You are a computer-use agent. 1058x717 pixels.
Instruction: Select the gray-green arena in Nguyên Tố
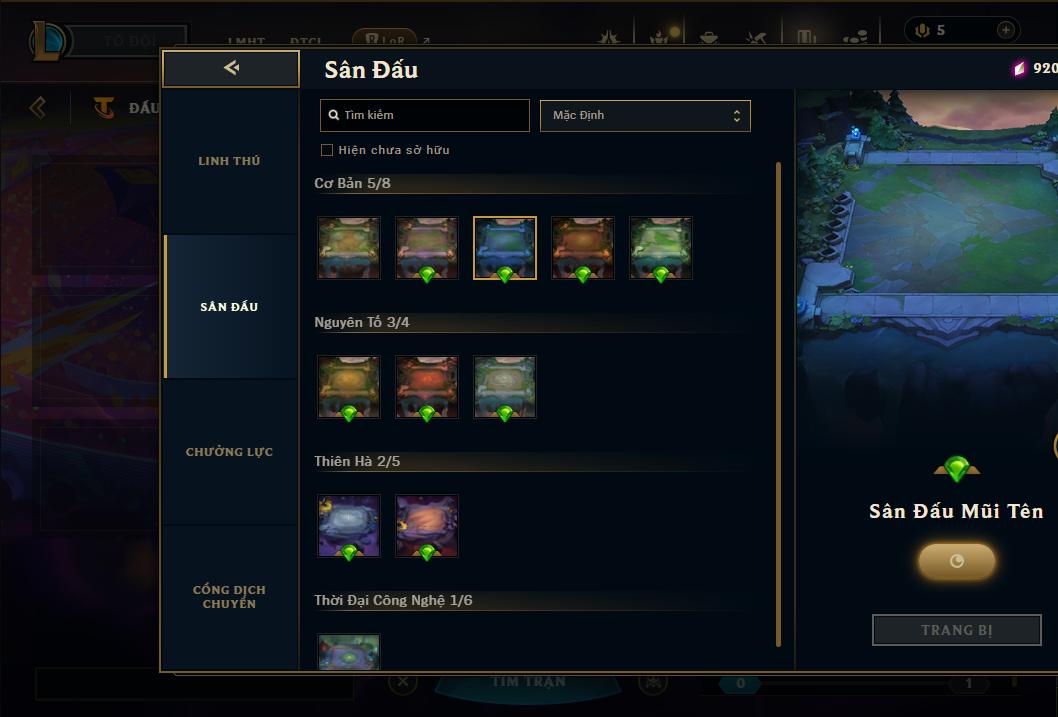tap(505, 387)
